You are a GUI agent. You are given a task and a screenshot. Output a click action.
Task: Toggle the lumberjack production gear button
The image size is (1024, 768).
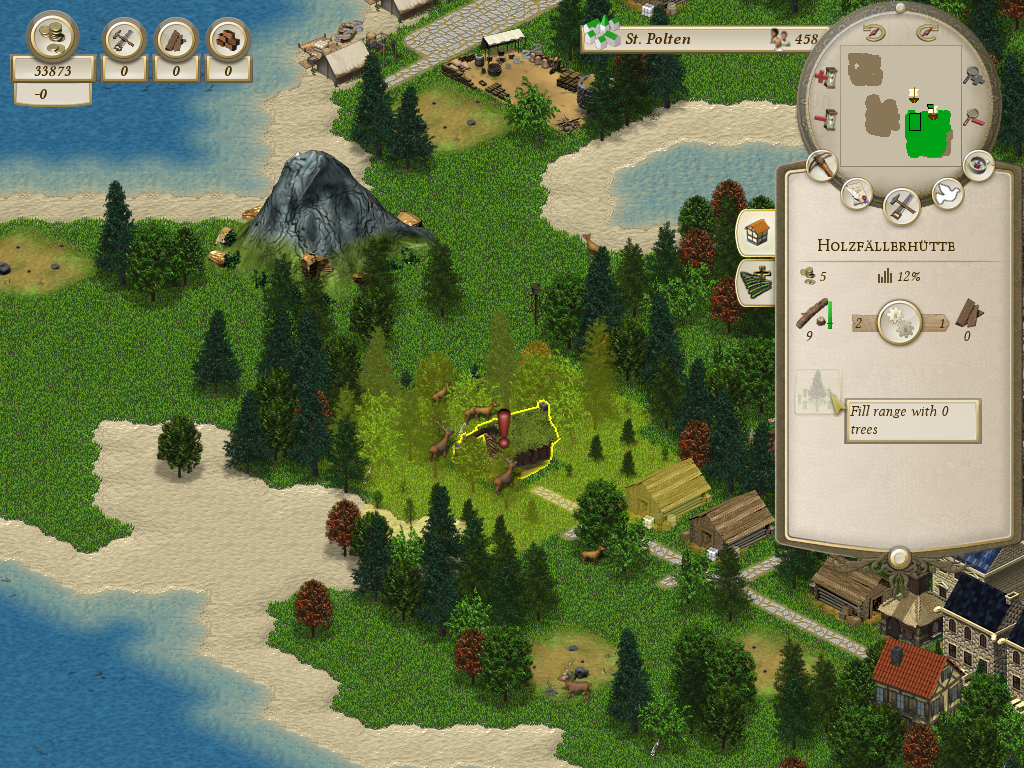click(x=899, y=323)
